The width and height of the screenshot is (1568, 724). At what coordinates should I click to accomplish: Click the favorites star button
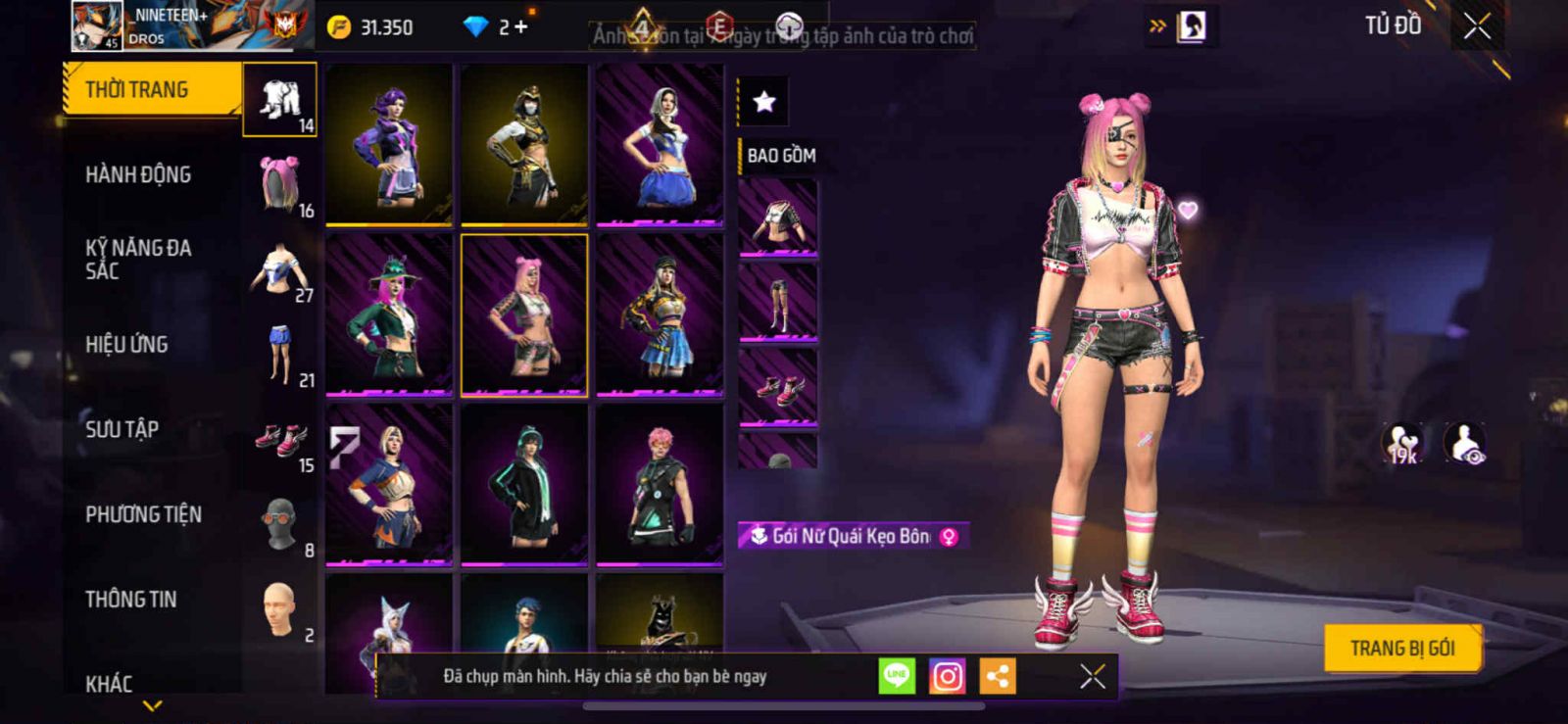point(763,101)
